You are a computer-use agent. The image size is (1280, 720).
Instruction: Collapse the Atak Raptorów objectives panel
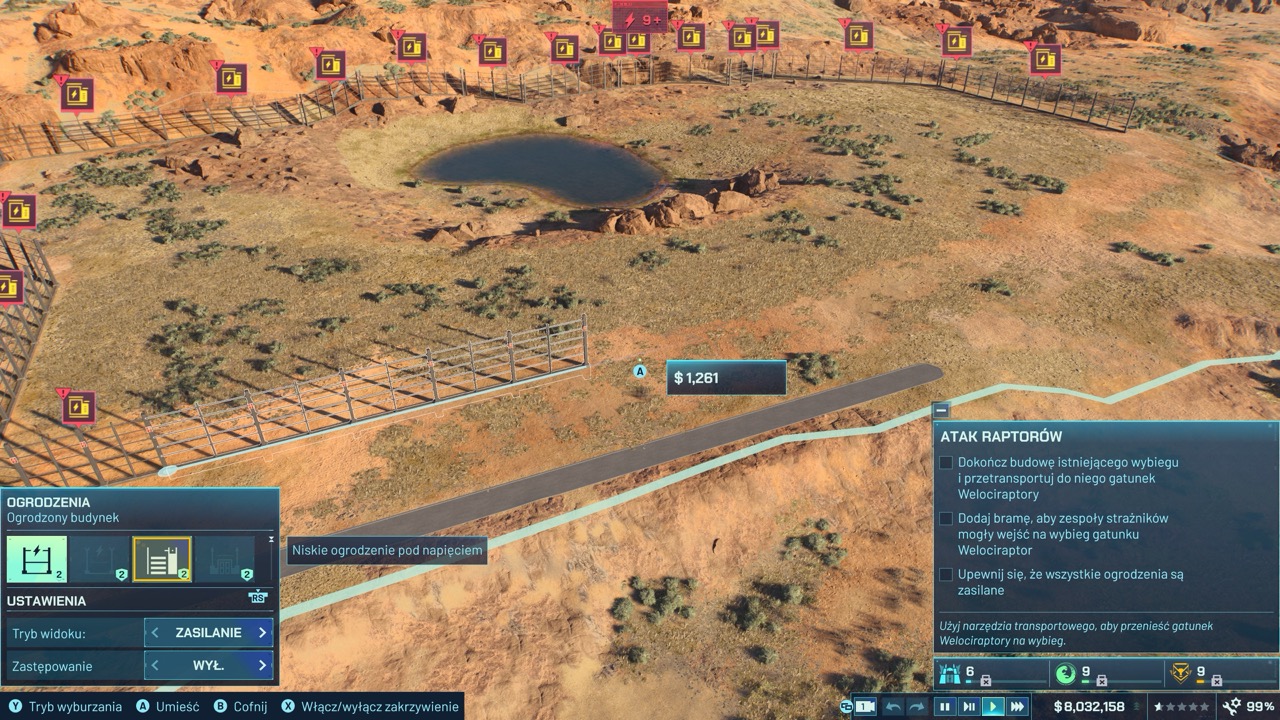tap(941, 410)
